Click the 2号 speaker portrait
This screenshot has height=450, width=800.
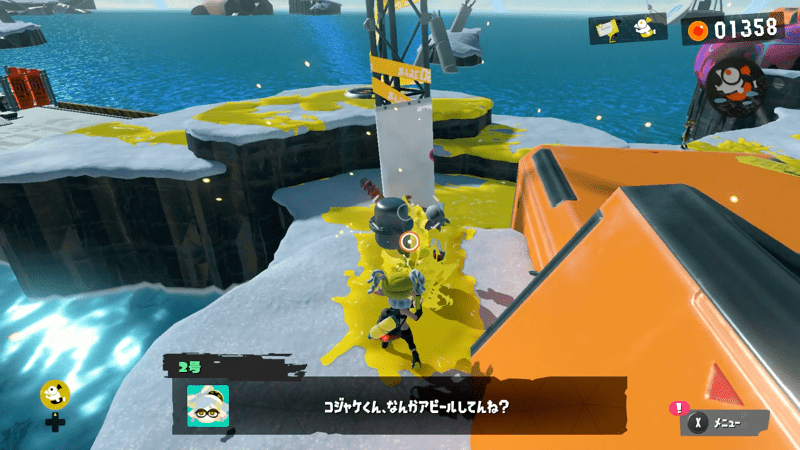(207, 406)
